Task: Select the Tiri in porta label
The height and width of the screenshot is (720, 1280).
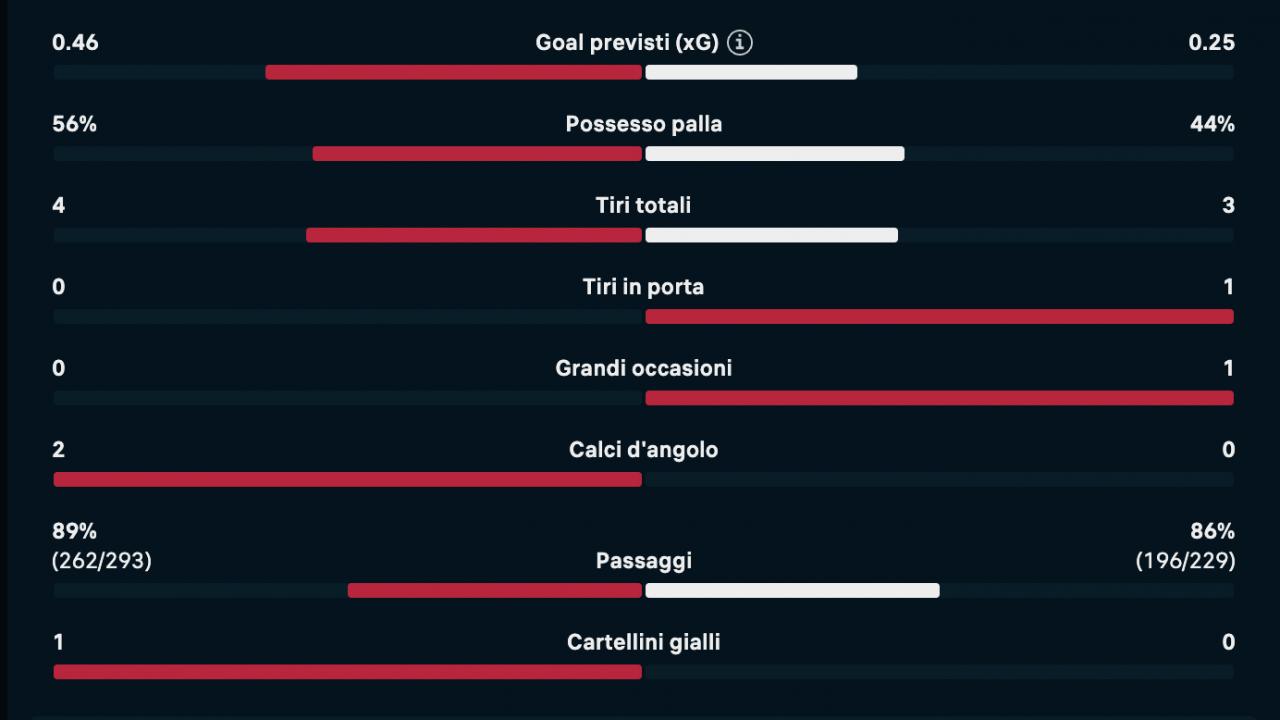Action: click(x=643, y=286)
